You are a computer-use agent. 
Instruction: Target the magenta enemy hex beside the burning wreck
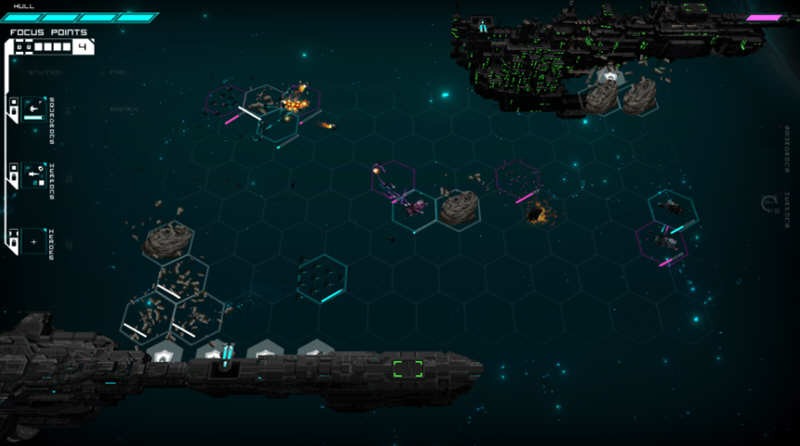517,181
